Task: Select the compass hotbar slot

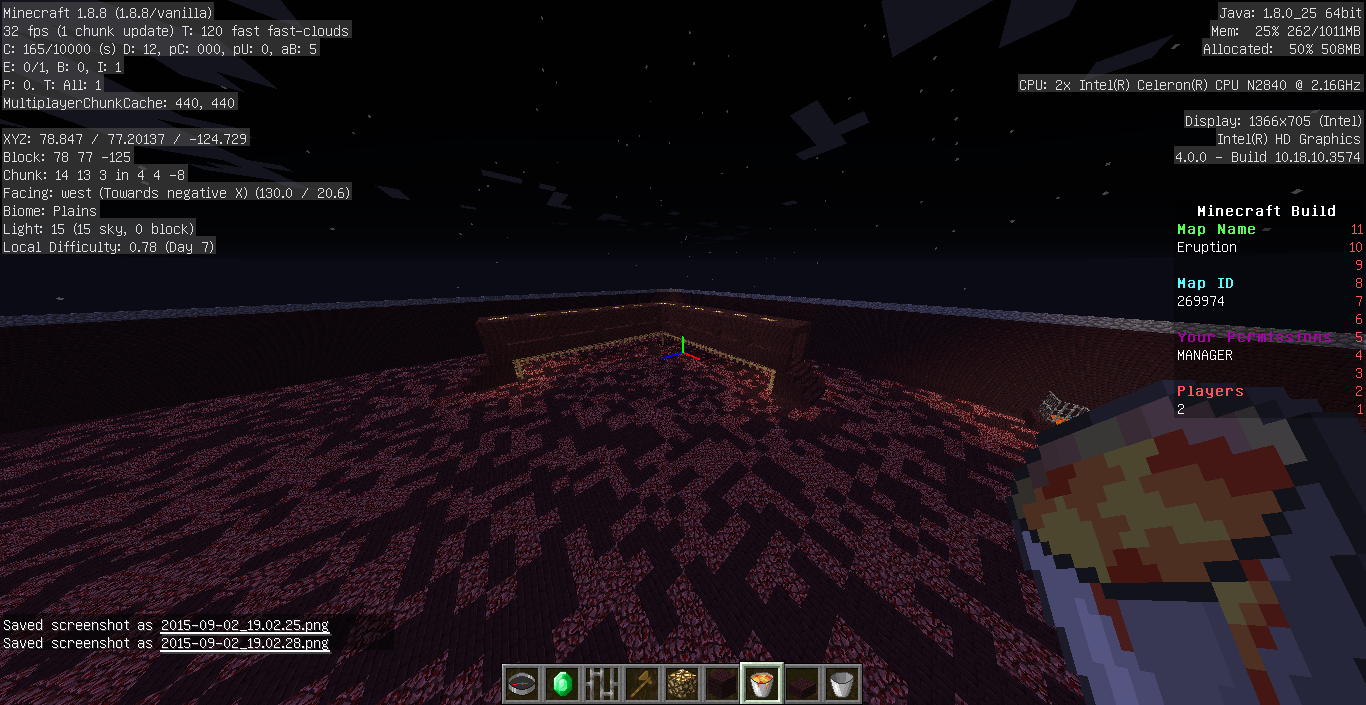Action: point(523,684)
